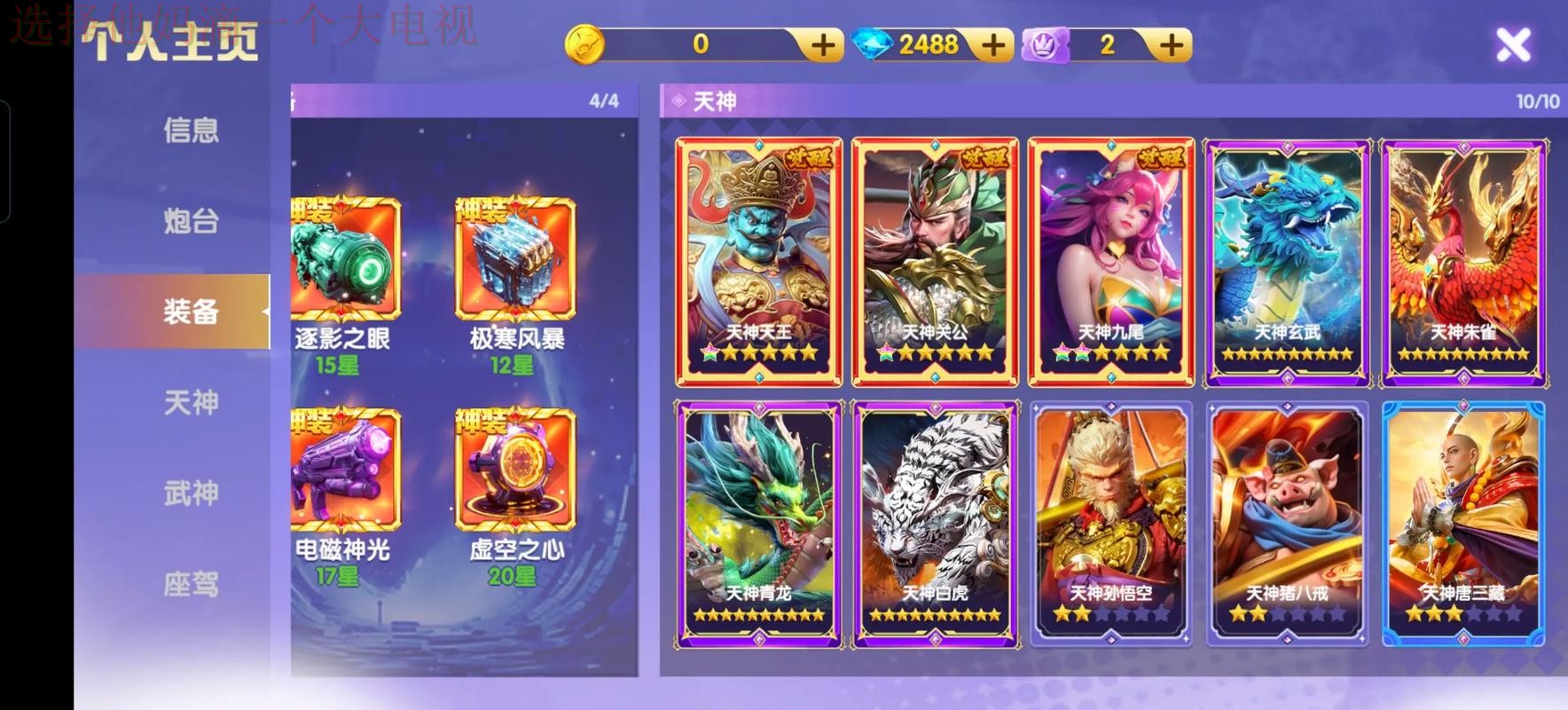
Task: Select the 天神玄武 dragon card
Action: [1286, 257]
